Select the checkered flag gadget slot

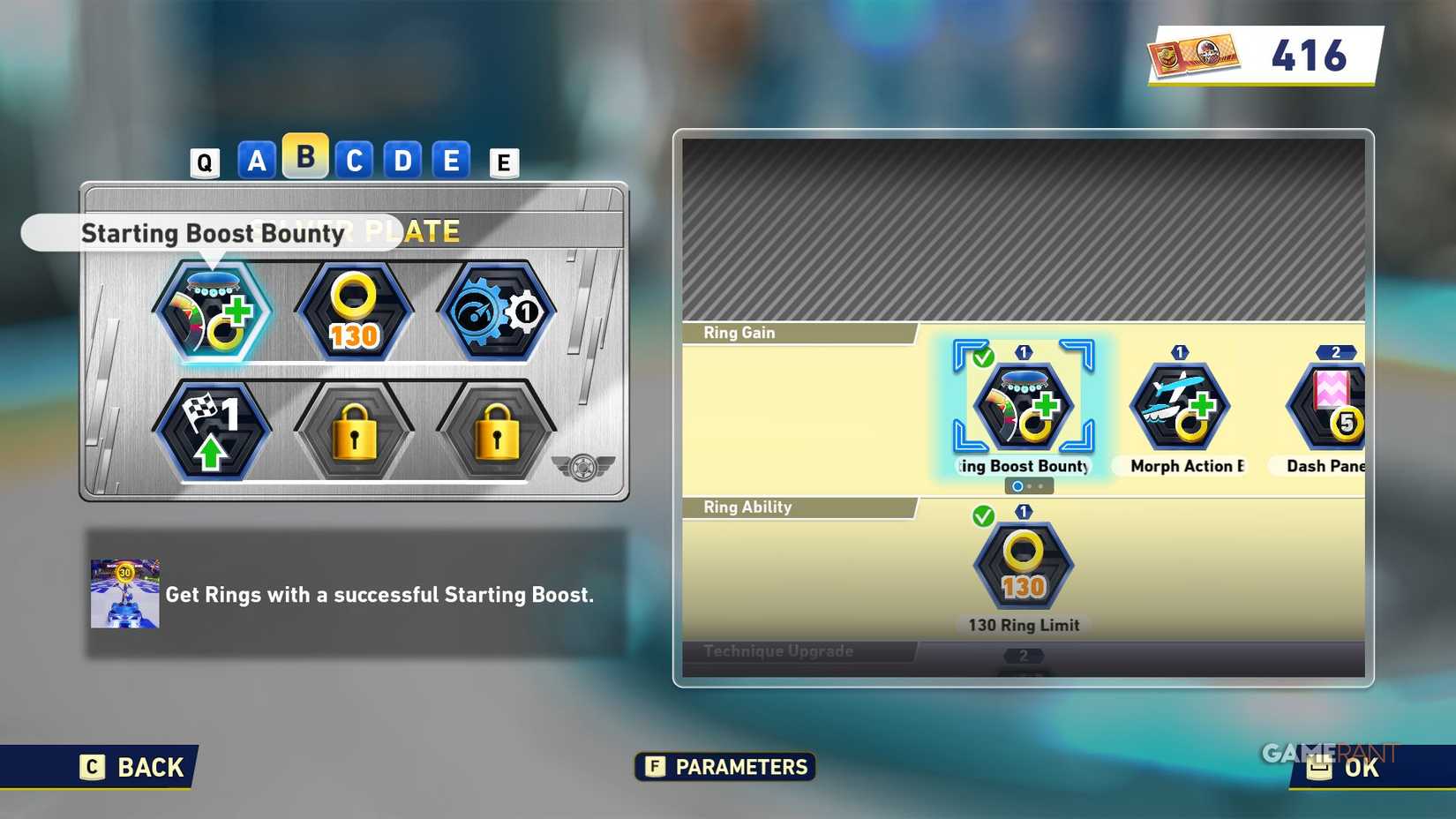pos(213,432)
